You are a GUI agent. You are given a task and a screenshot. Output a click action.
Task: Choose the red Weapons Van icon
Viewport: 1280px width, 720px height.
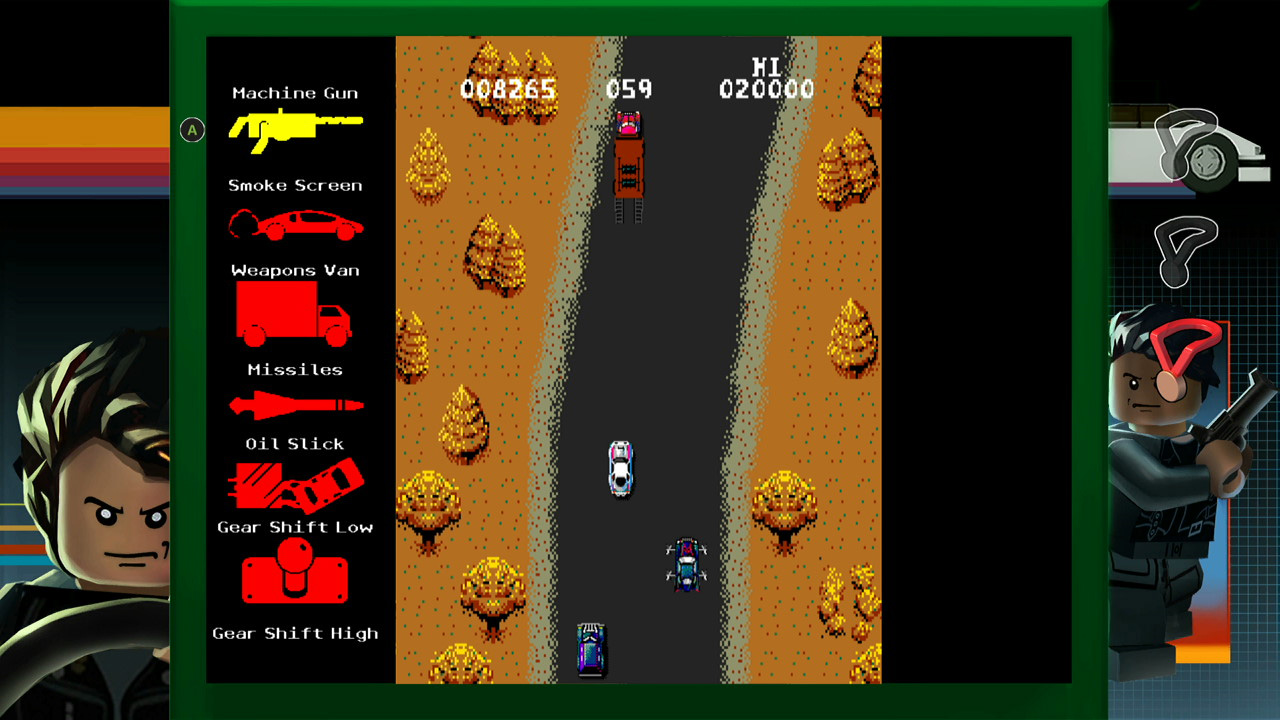[x=294, y=313]
